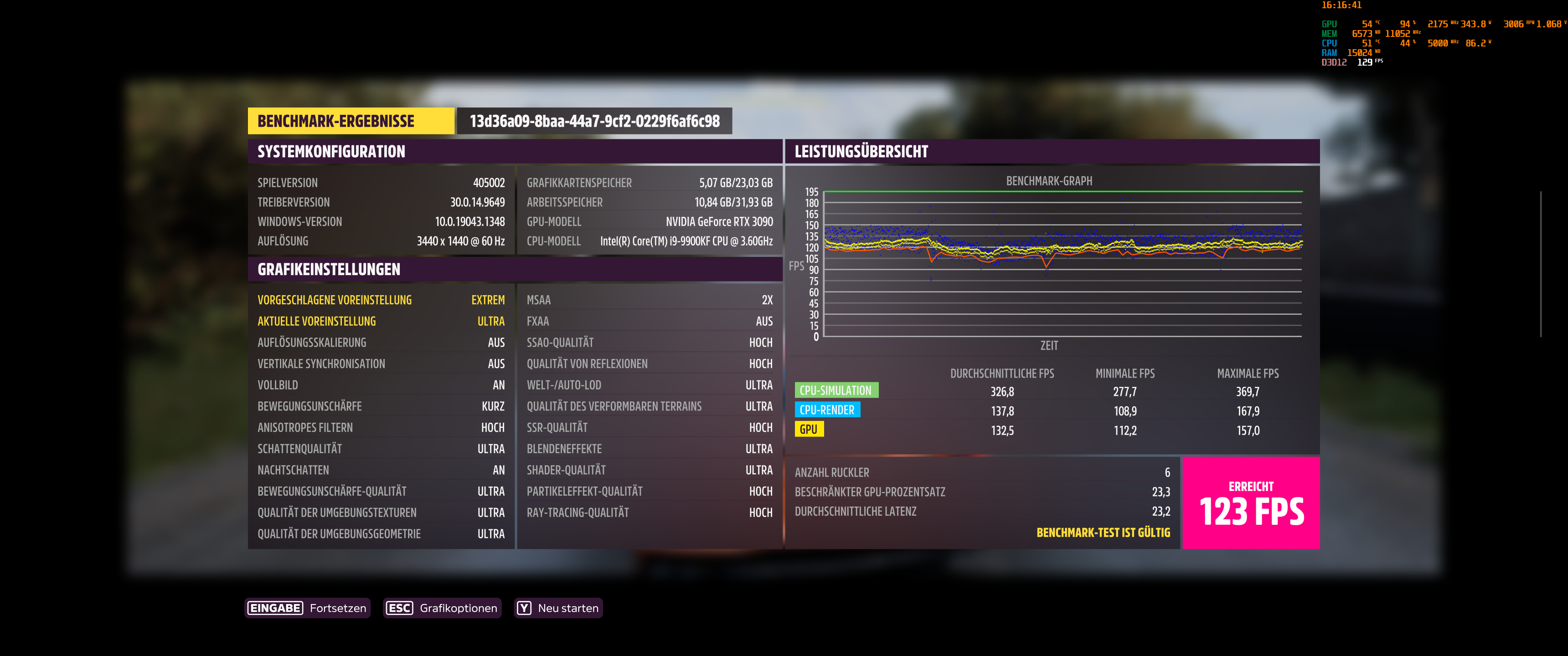Toggle the NACHTSCHATTEN setting
Screen dimensions: 1568x656
click(381, 470)
